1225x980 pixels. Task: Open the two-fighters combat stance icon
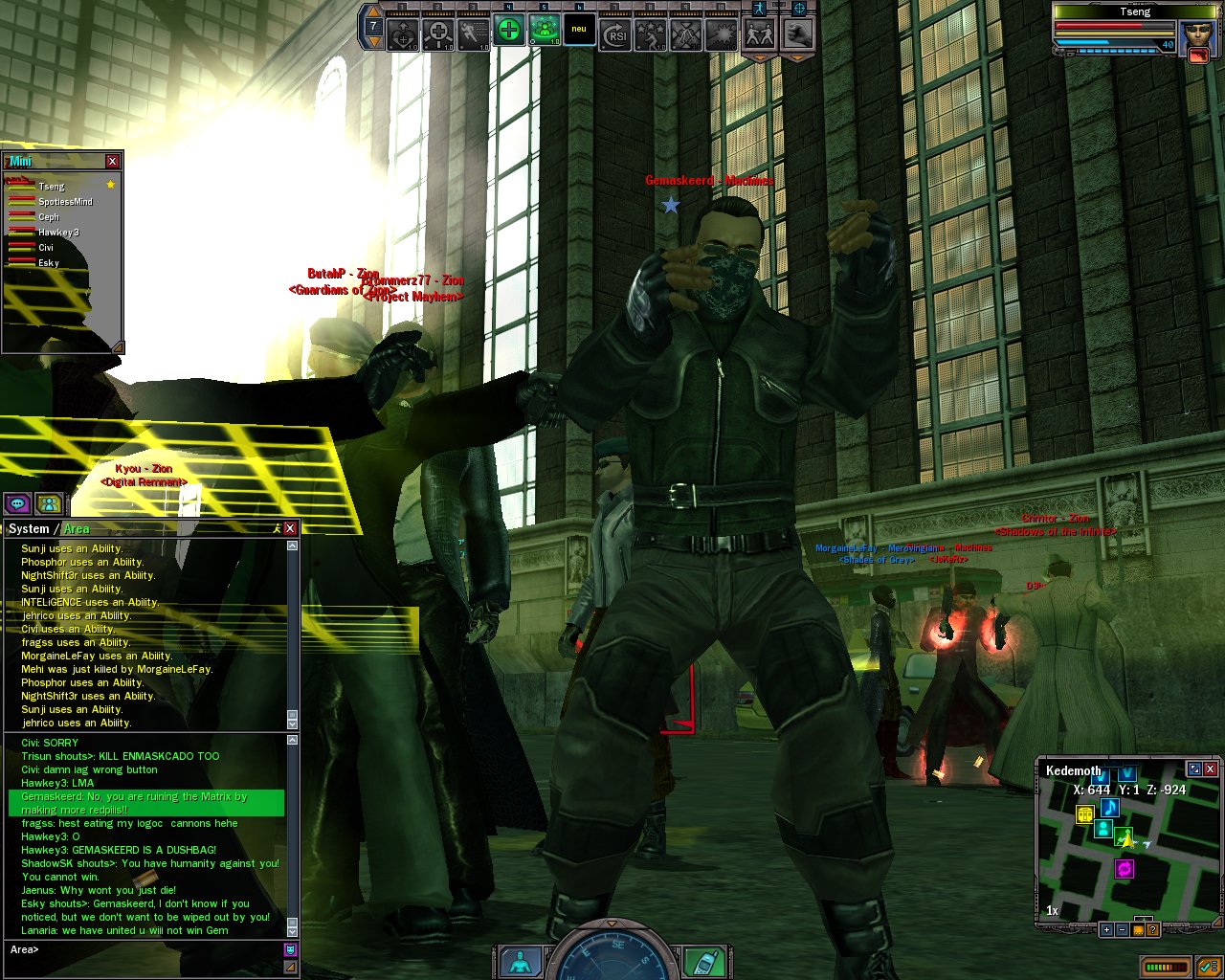click(761, 33)
